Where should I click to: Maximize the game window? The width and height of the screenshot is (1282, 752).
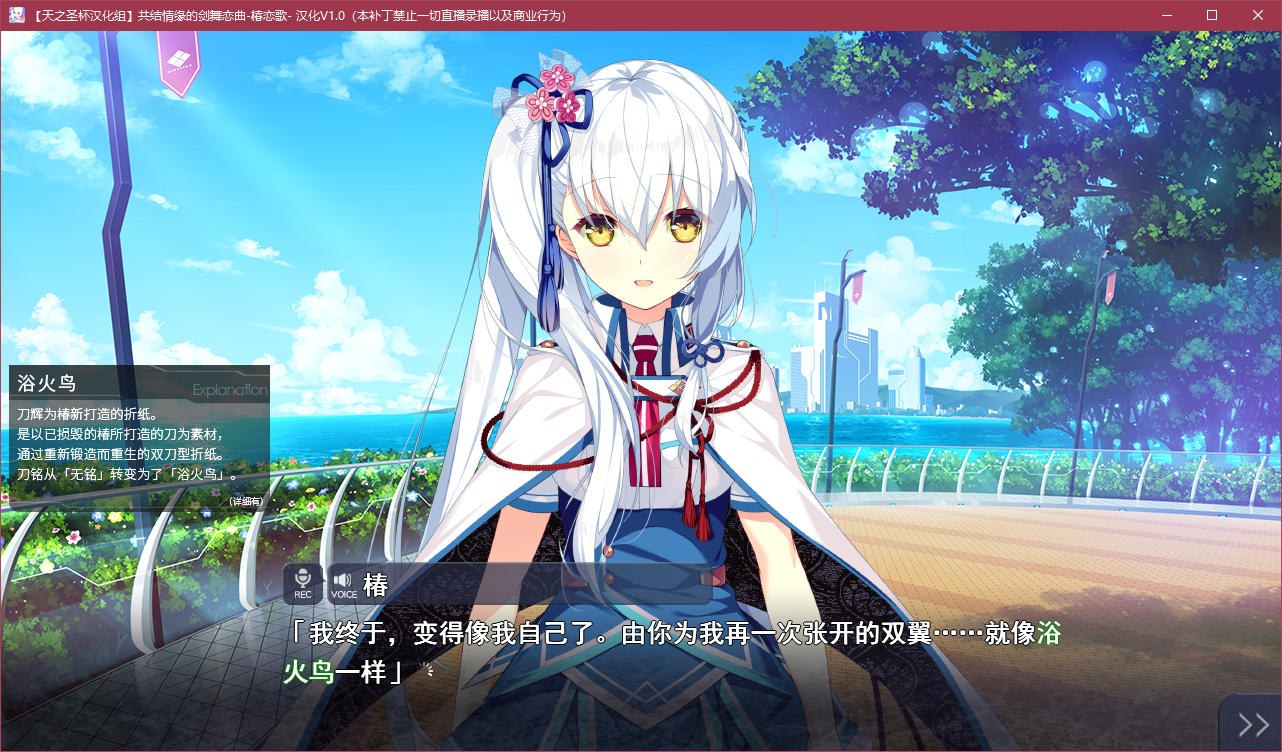[x=1211, y=15]
